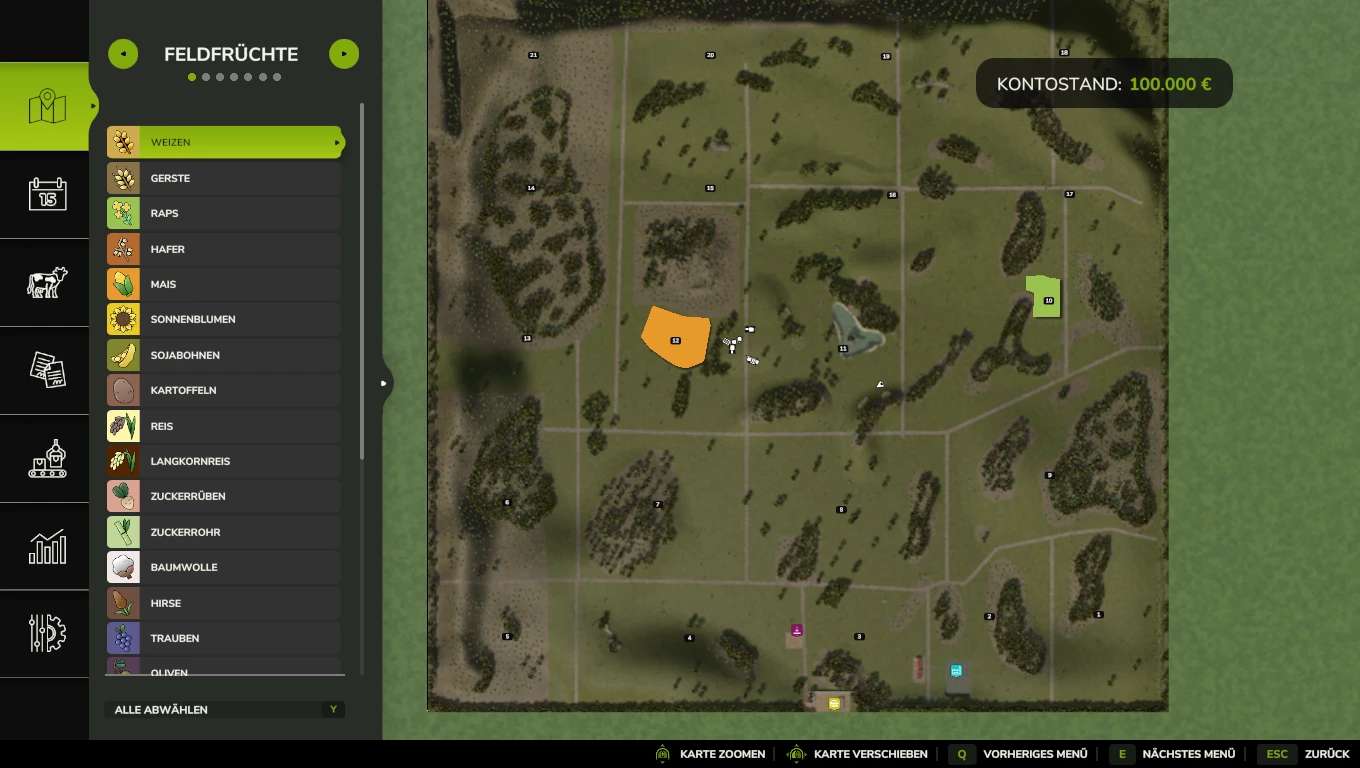This screenshot has height=768, width=1360.
Task: Toggle the Gerste crop entry
Action: pyautogui.click(x=225, y=178)
